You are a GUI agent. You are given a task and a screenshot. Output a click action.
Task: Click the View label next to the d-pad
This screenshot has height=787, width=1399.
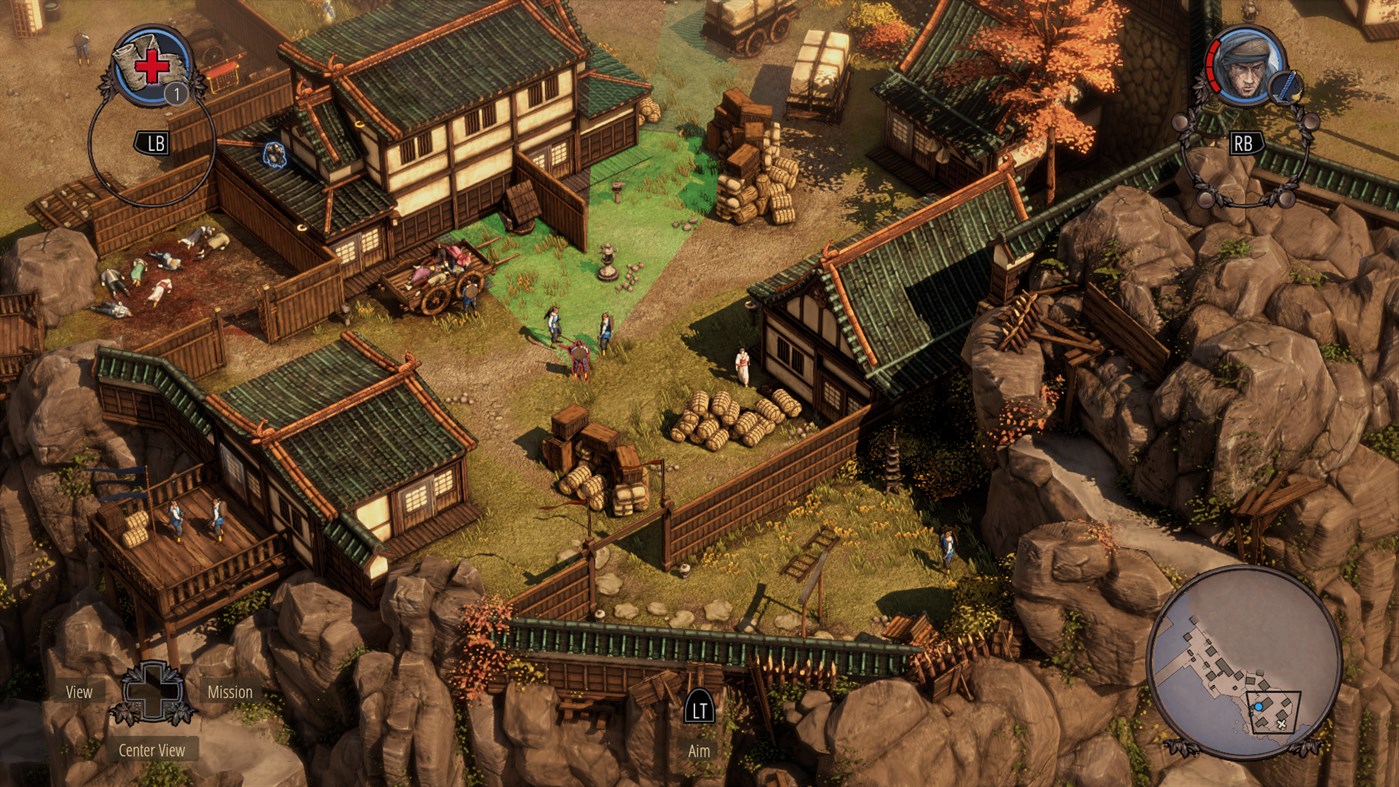tap(77, 691)
